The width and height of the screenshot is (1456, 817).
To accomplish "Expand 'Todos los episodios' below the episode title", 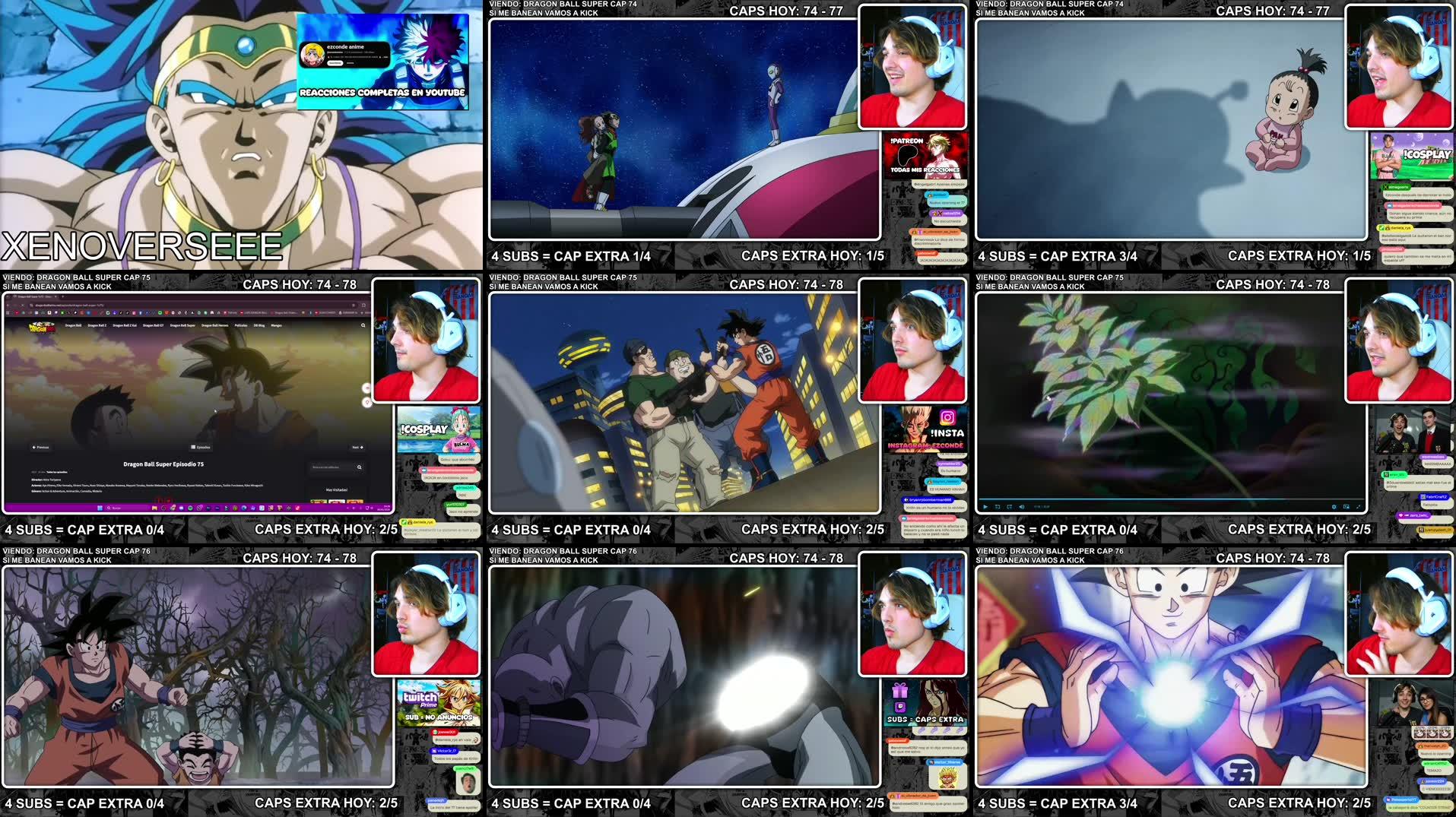I will [56, 472].
